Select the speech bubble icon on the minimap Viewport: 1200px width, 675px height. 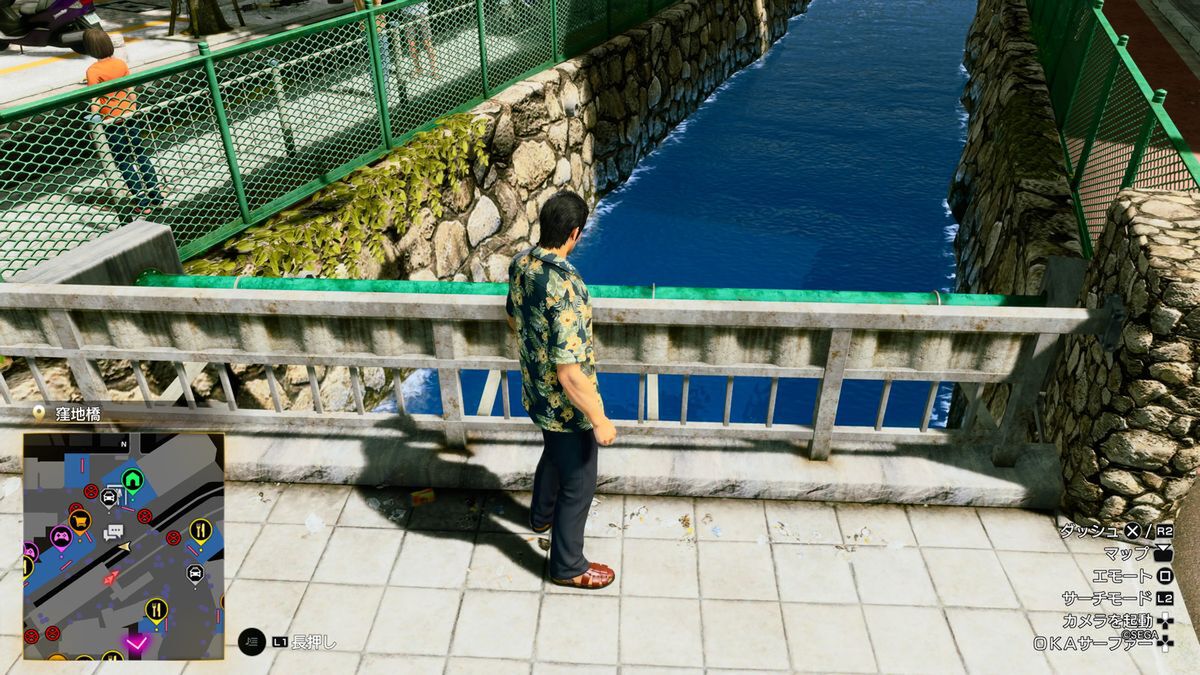tap(113, 532)
